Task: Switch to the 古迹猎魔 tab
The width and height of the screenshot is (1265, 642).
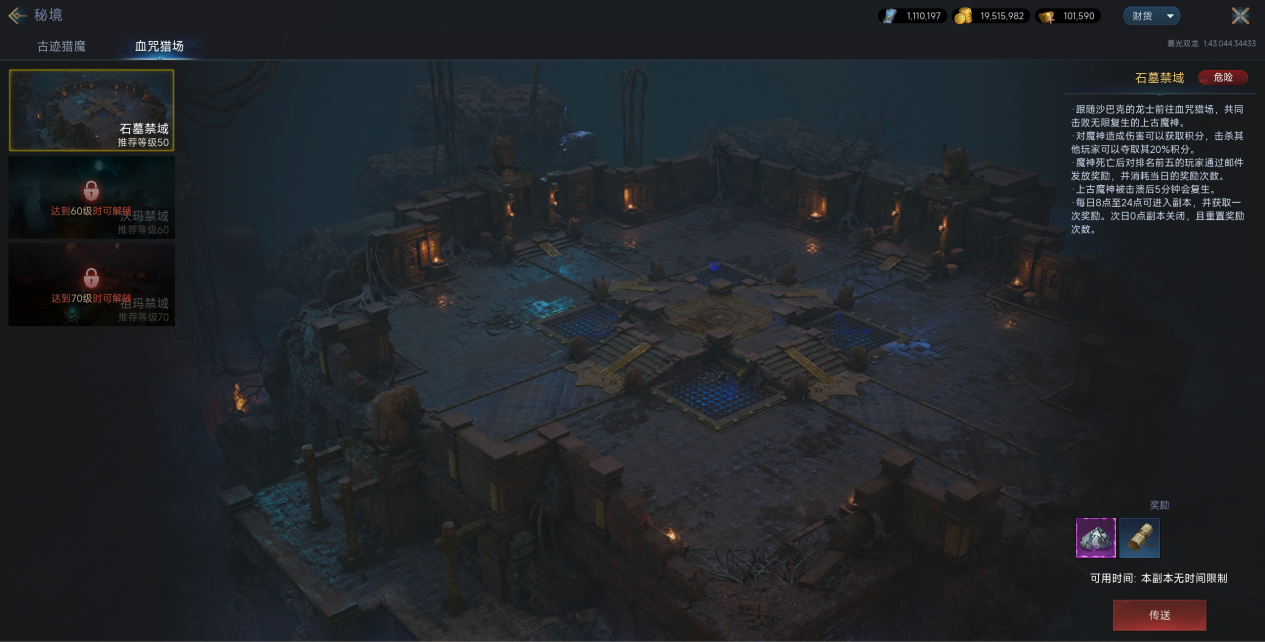Action: (62, 46)
